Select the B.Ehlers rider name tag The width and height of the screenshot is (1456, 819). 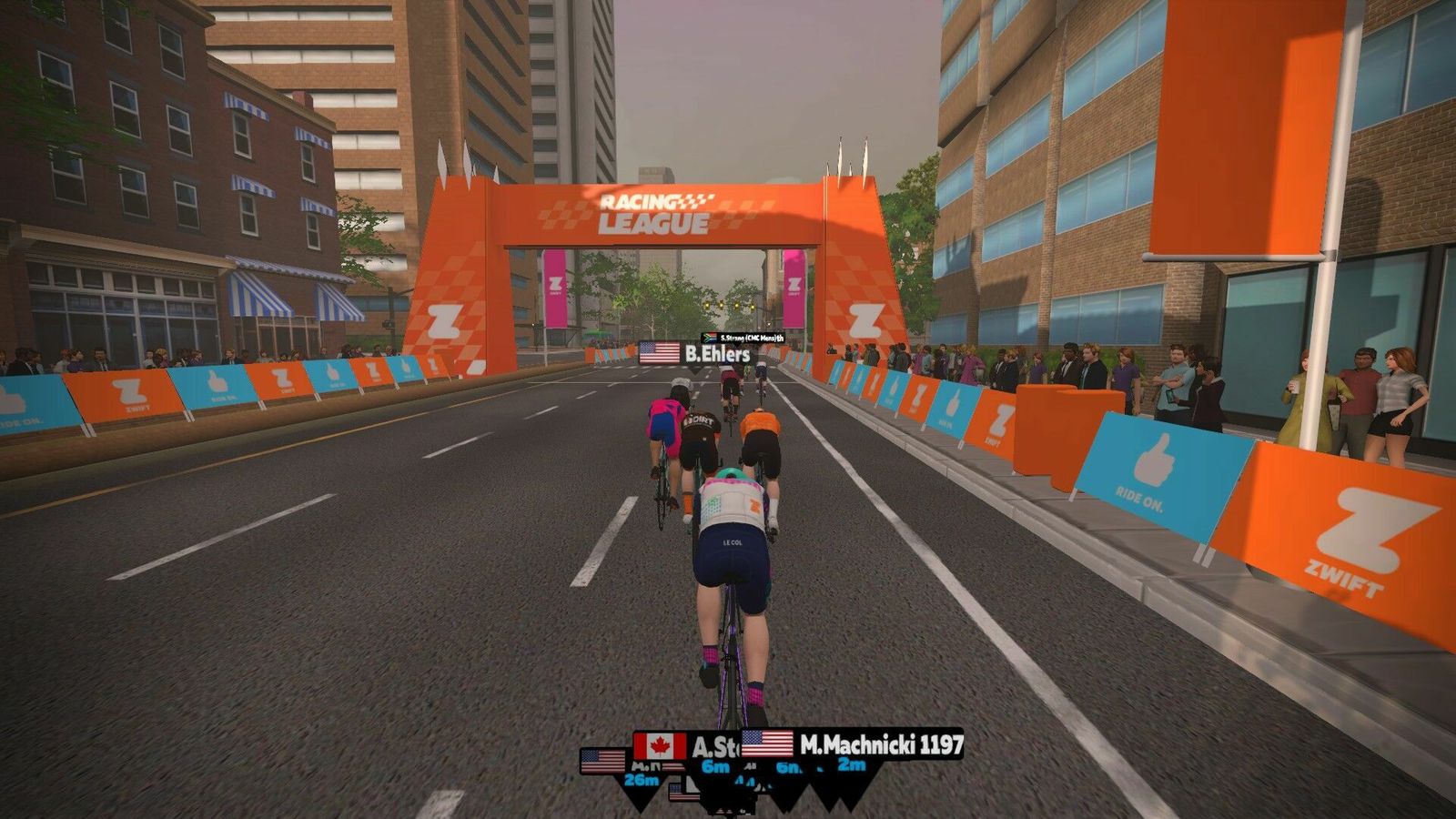696,353
